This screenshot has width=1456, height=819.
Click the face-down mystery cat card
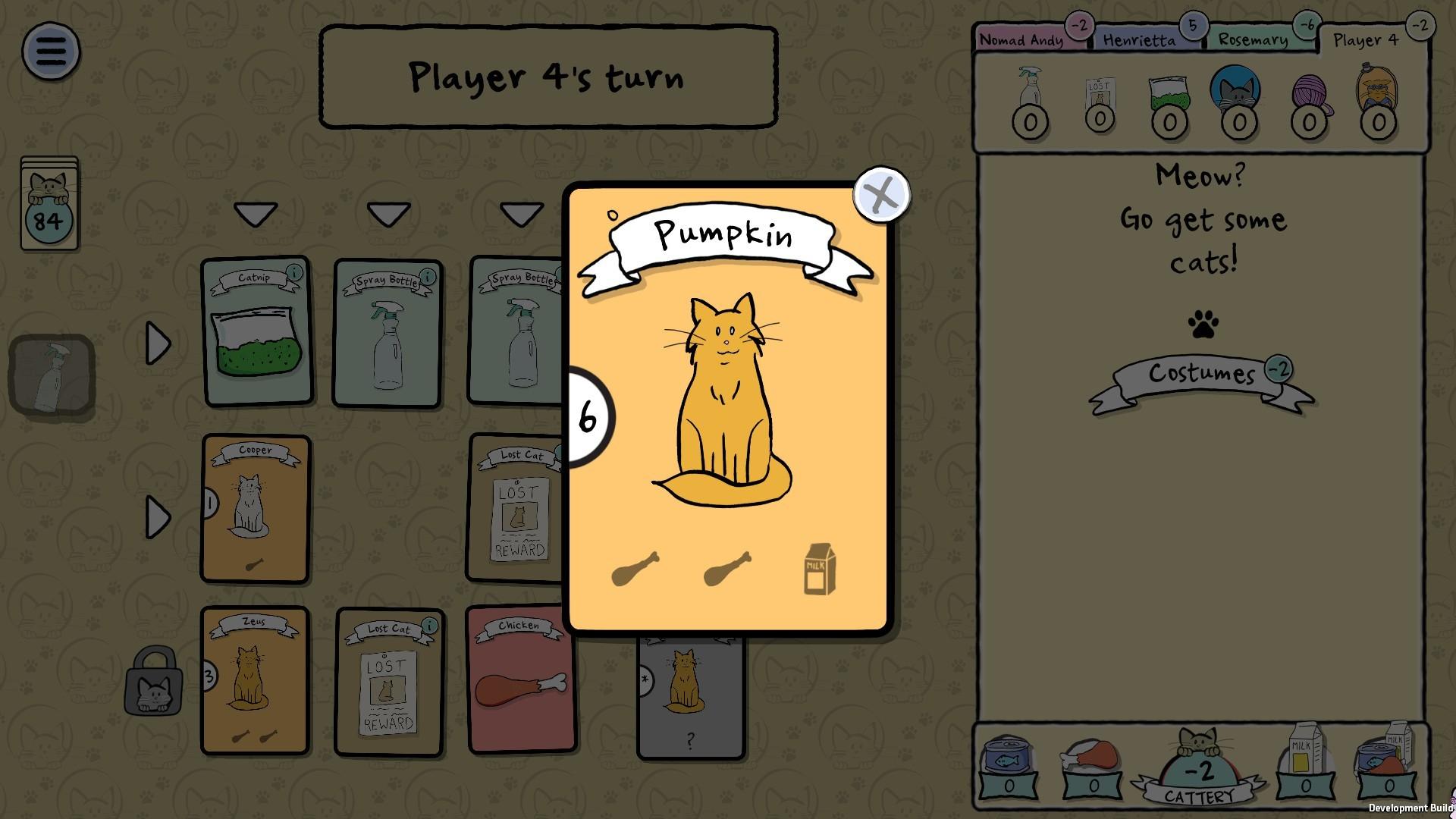(690, 690)
